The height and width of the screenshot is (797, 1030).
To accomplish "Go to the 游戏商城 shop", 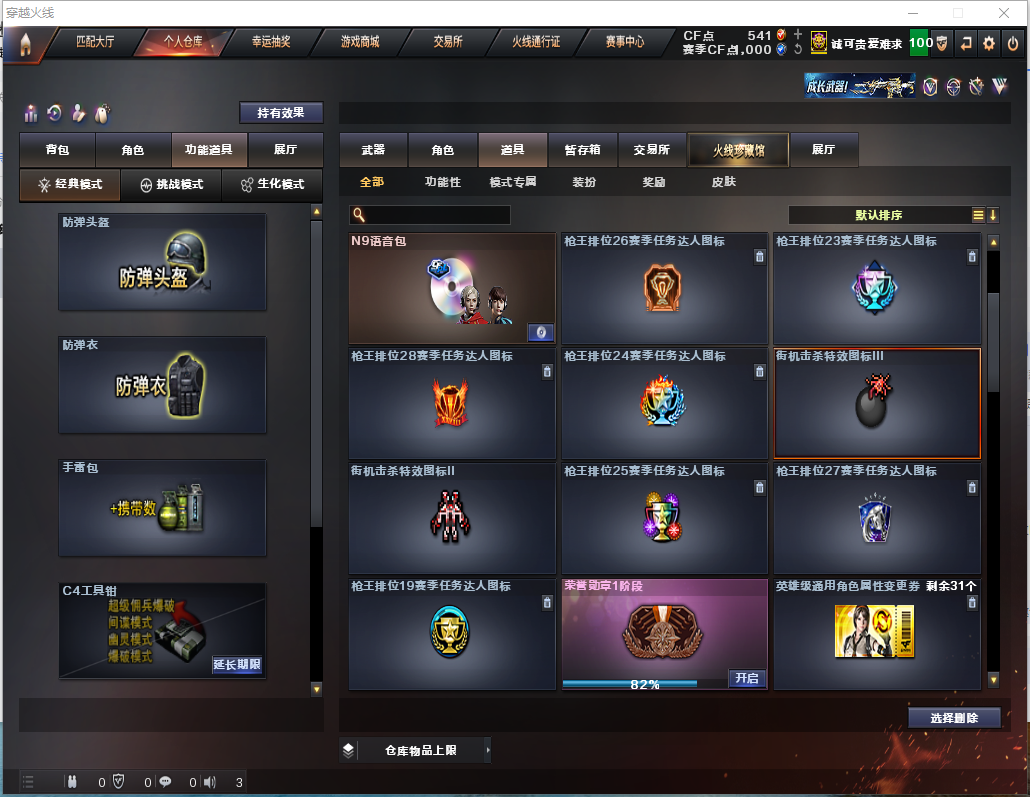I will point(360,42).
